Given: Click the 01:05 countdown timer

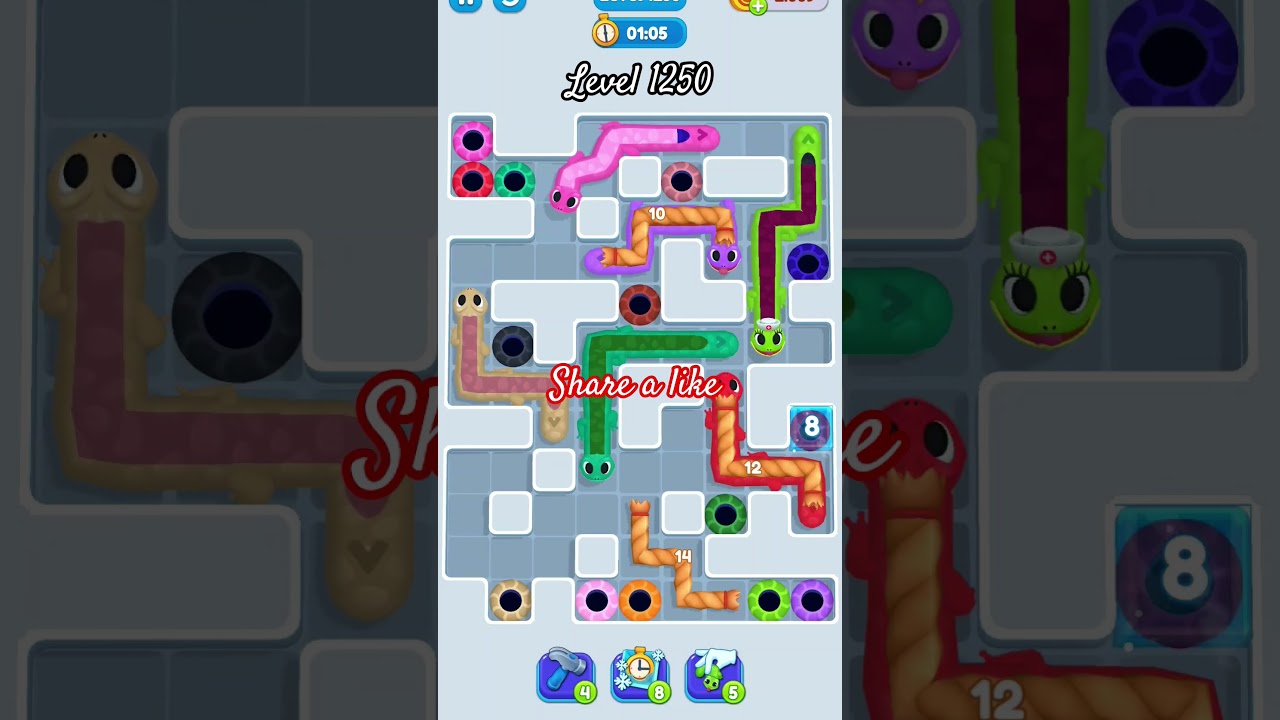Looking at the screenshot, I should (648, 32).
